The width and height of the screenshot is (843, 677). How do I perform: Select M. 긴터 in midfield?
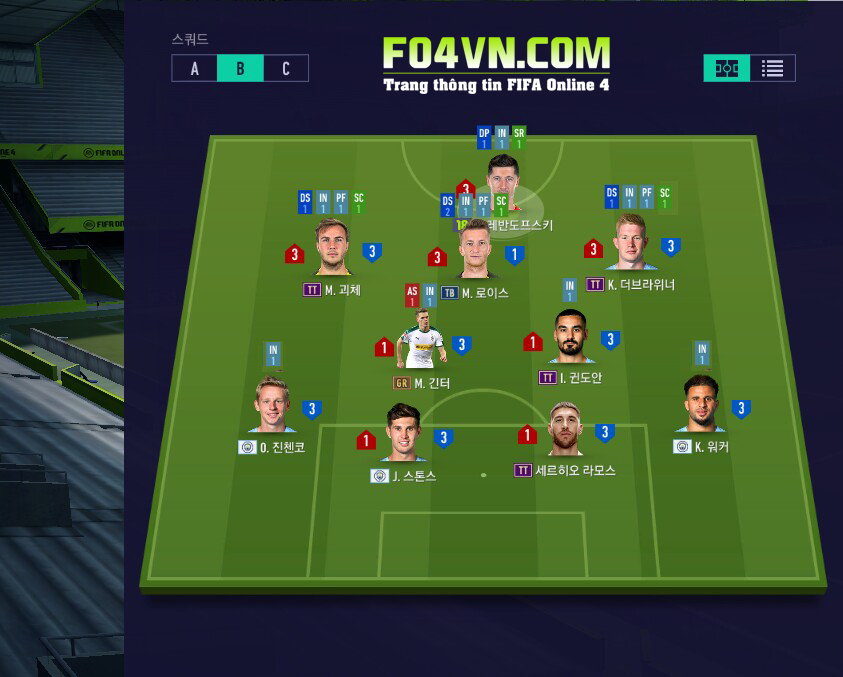pos(422,343)
